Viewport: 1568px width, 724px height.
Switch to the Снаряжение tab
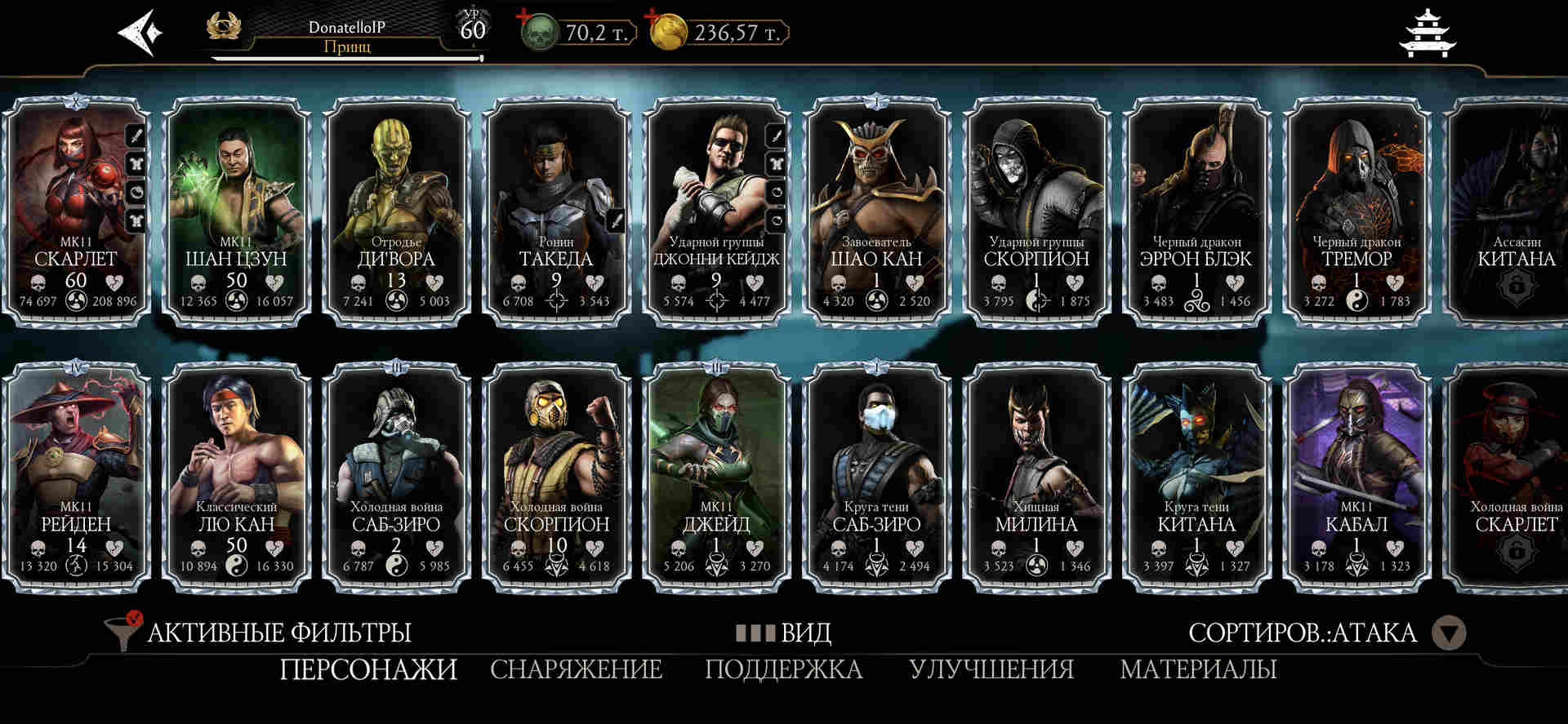[x=576, y=669]
